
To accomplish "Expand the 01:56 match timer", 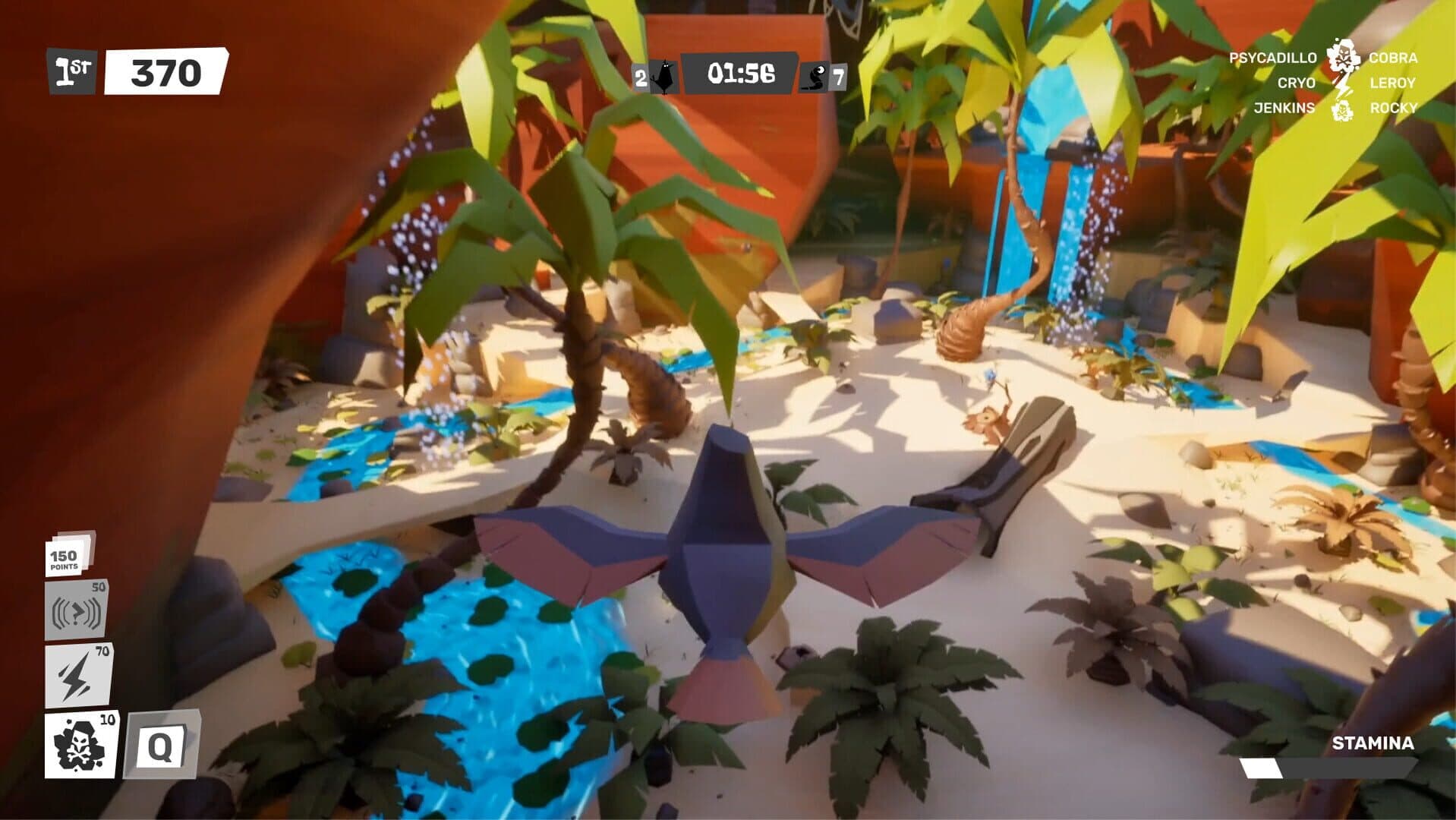I will click(x=740, y=73).
